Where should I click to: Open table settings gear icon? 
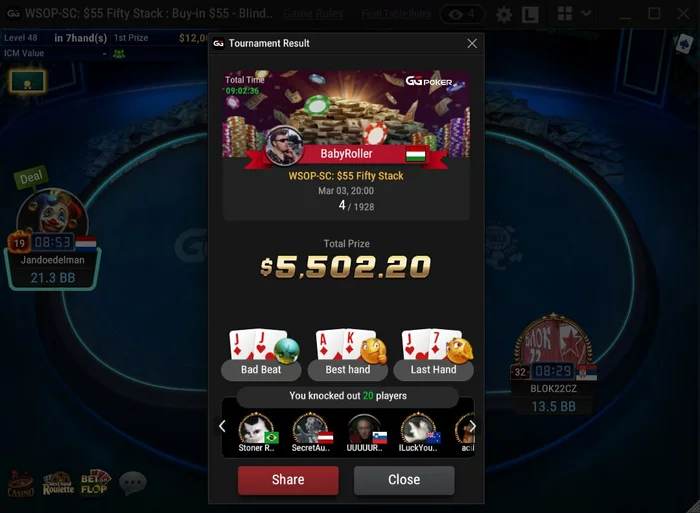(x=504, y=15)
